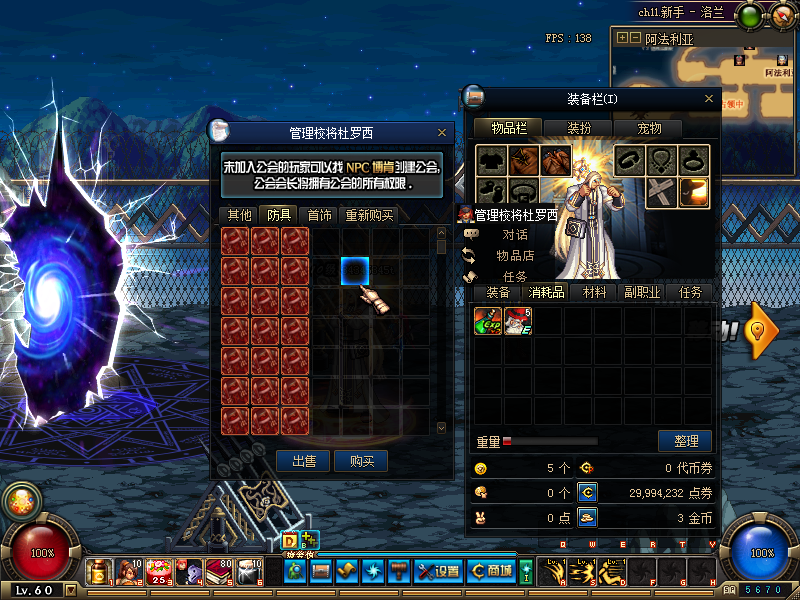The width and height of the screenshot is (800, 600).
Task: Show the 材料 materials inventory tab
Action: pos(594,292)
